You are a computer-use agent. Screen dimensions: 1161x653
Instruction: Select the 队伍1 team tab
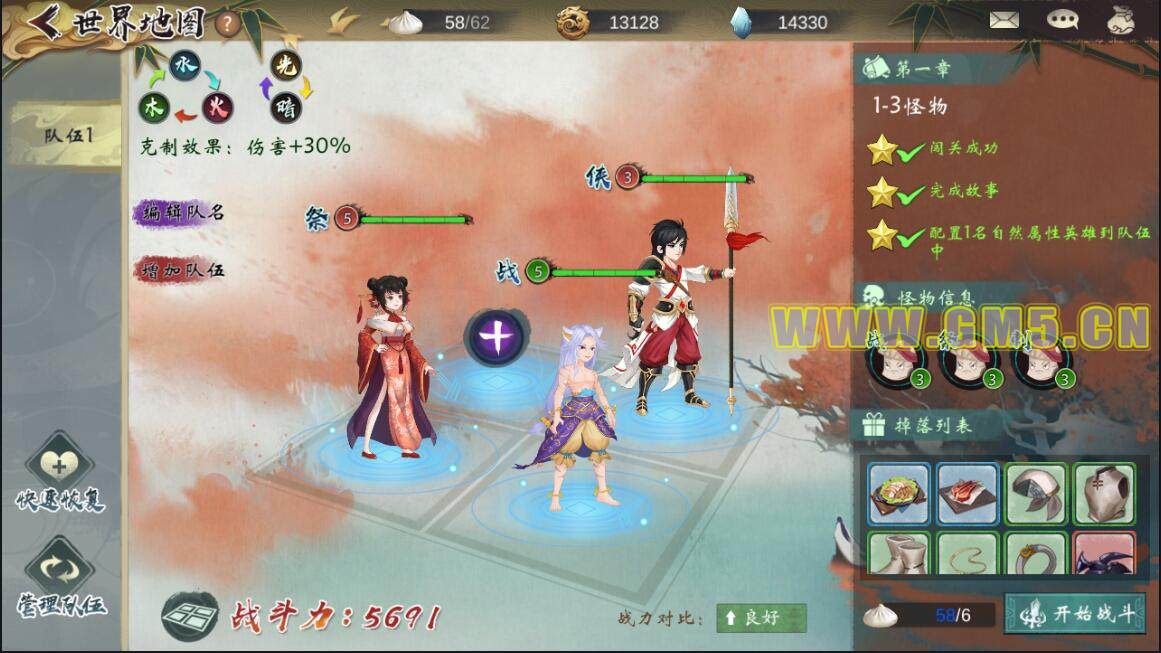[68, 135]
